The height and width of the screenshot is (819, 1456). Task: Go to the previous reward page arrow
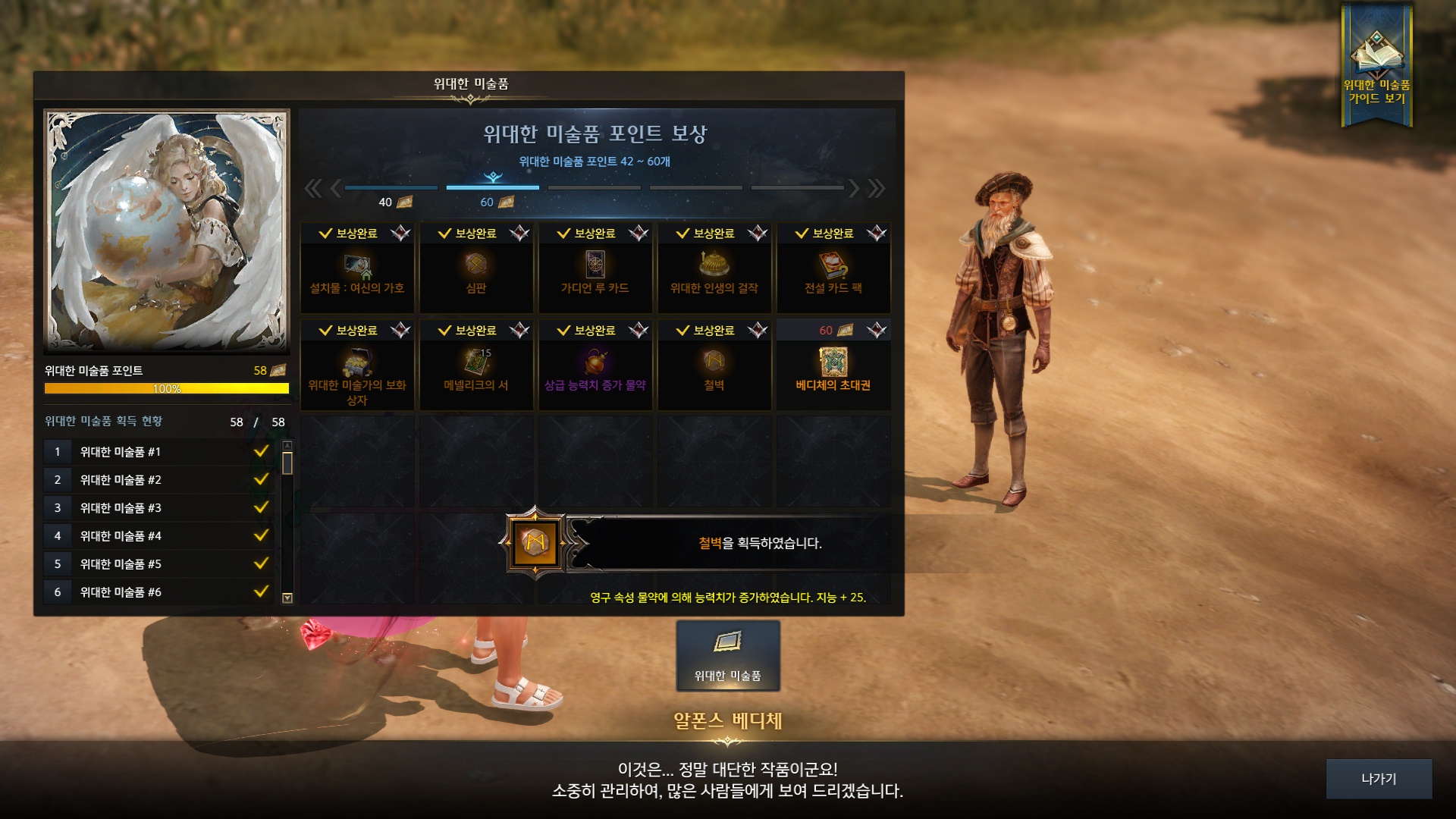tap(335, 188)
